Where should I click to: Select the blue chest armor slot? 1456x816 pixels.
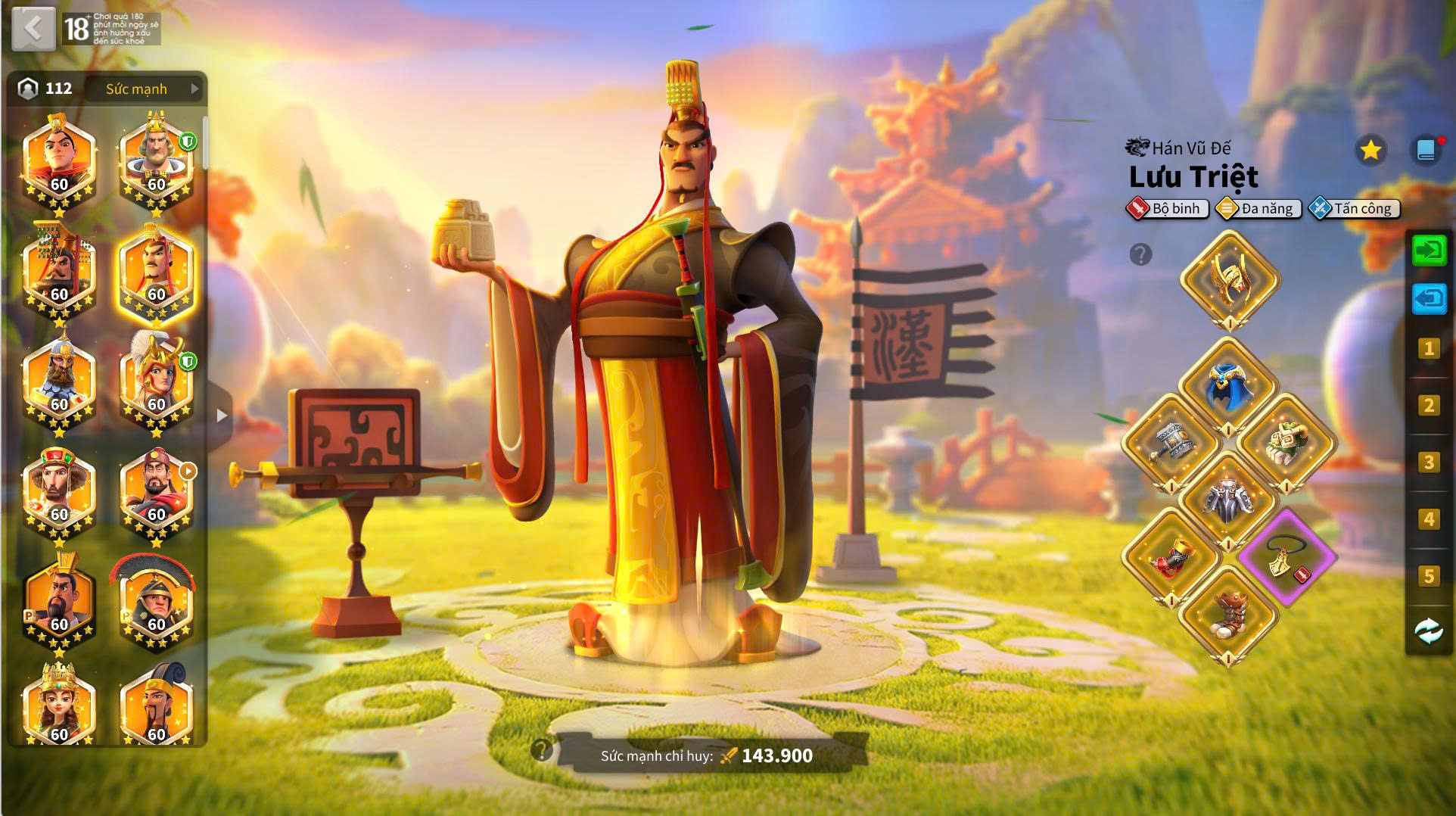click(x=1228, y=385)
